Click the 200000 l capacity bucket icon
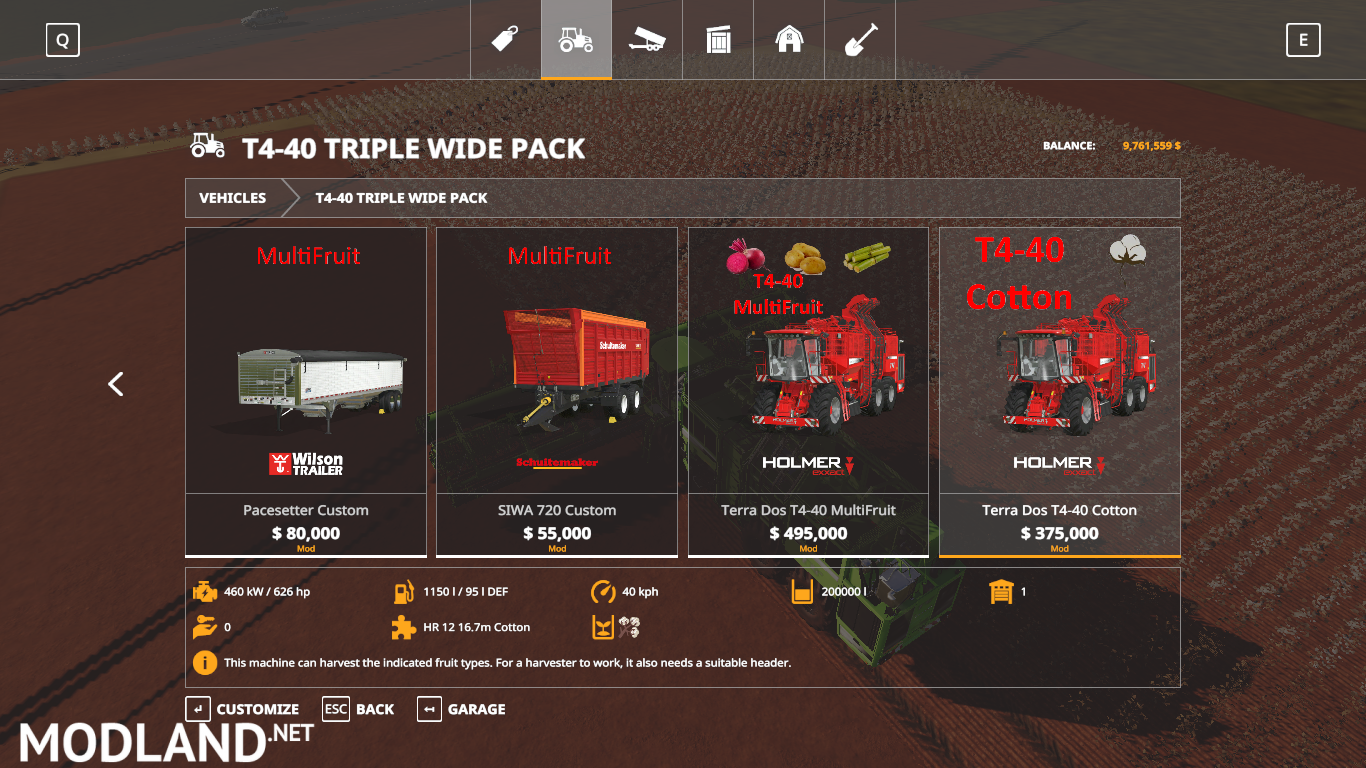Screen dimensions: 1366x768 click(801, 591)
